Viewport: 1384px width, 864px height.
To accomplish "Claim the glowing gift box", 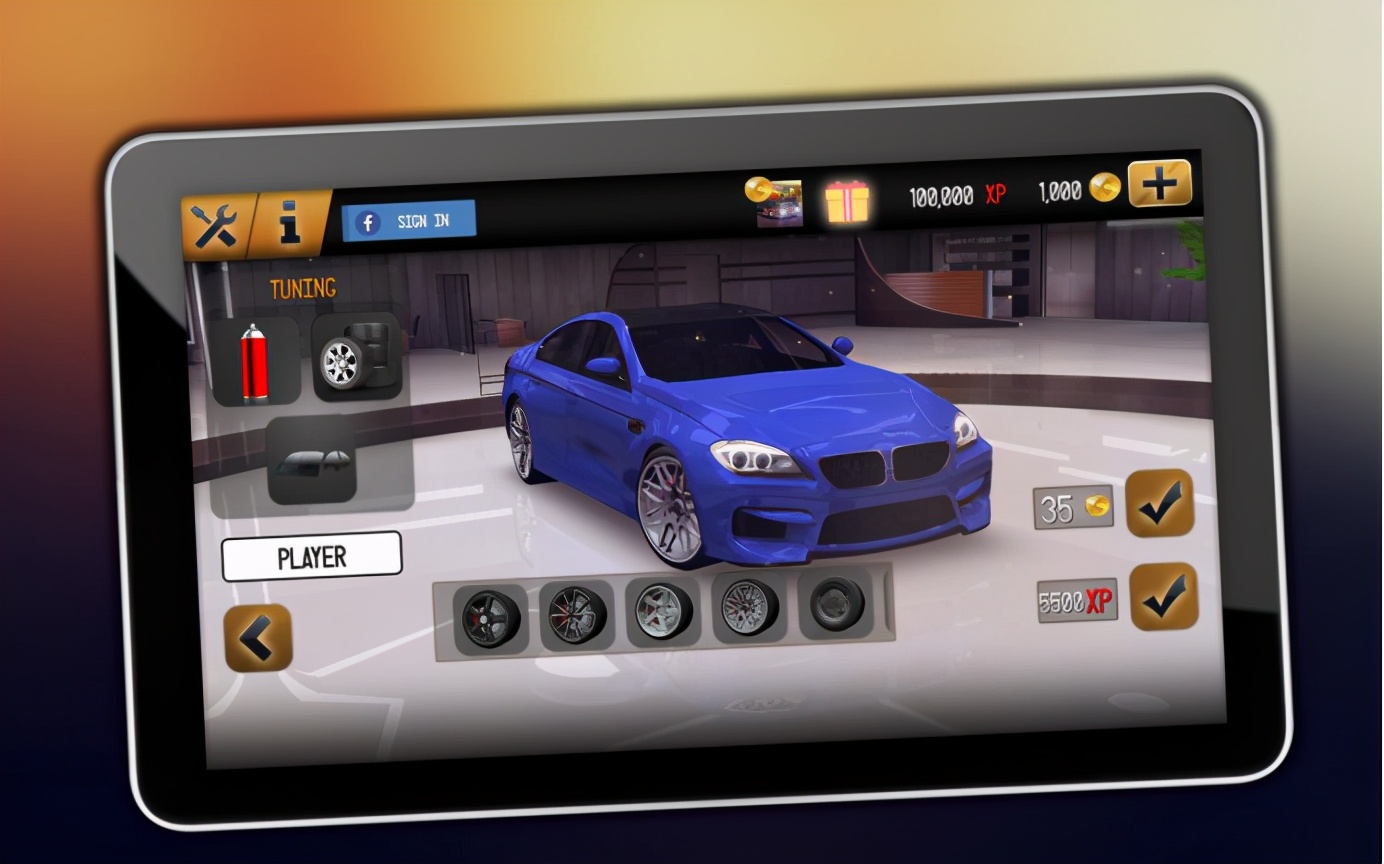I will (847, 200).
